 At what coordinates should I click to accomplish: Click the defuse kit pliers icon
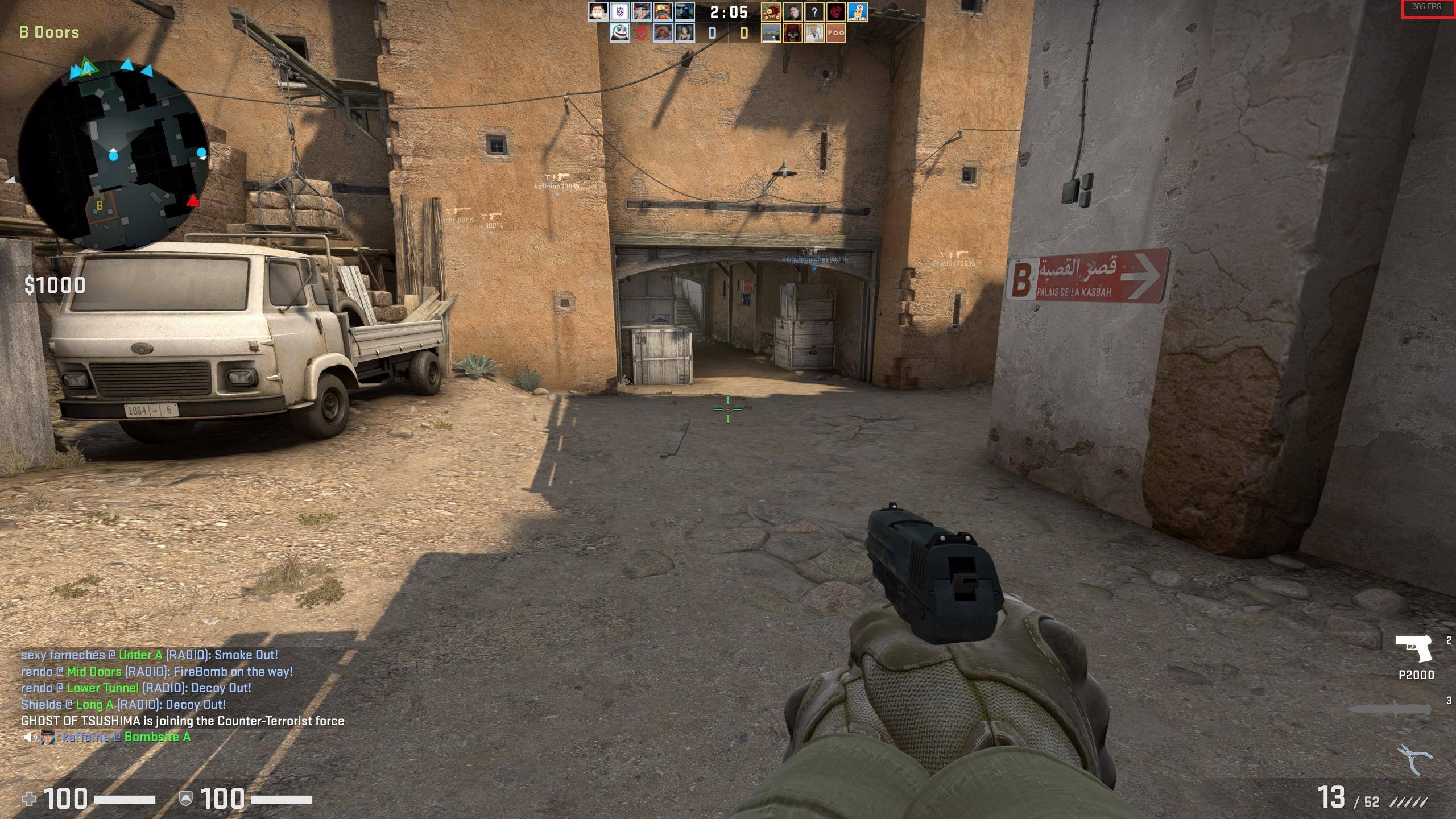(x=1414, y=759)
